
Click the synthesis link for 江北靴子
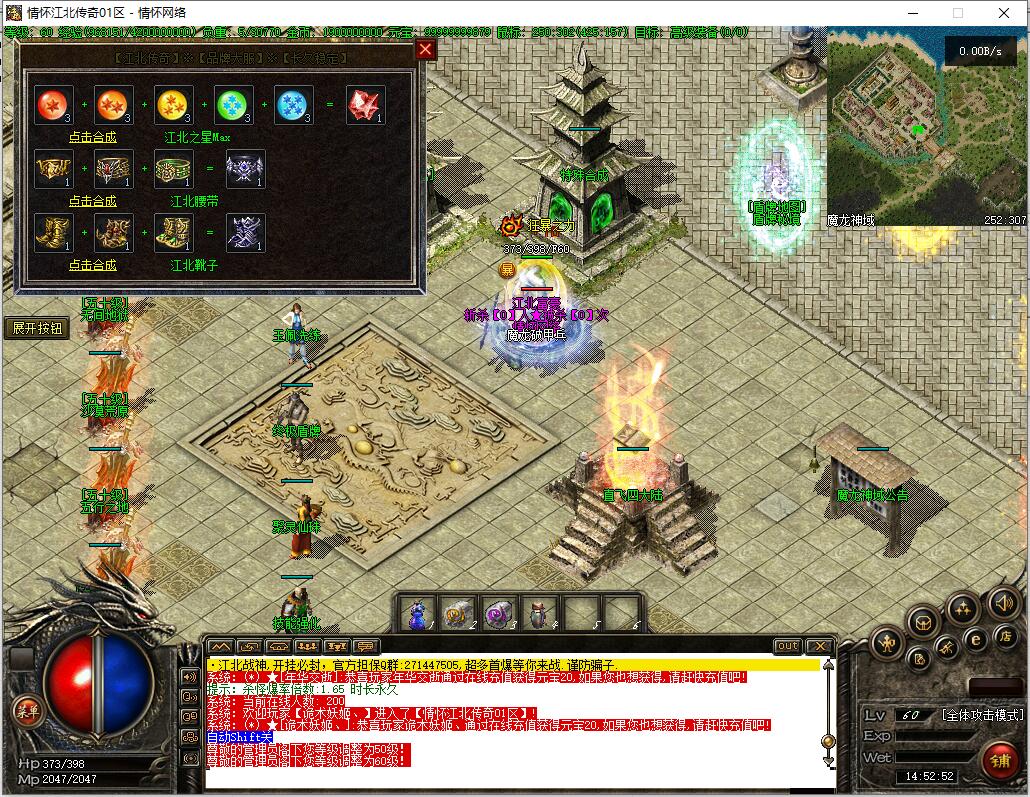click(92, 265)
